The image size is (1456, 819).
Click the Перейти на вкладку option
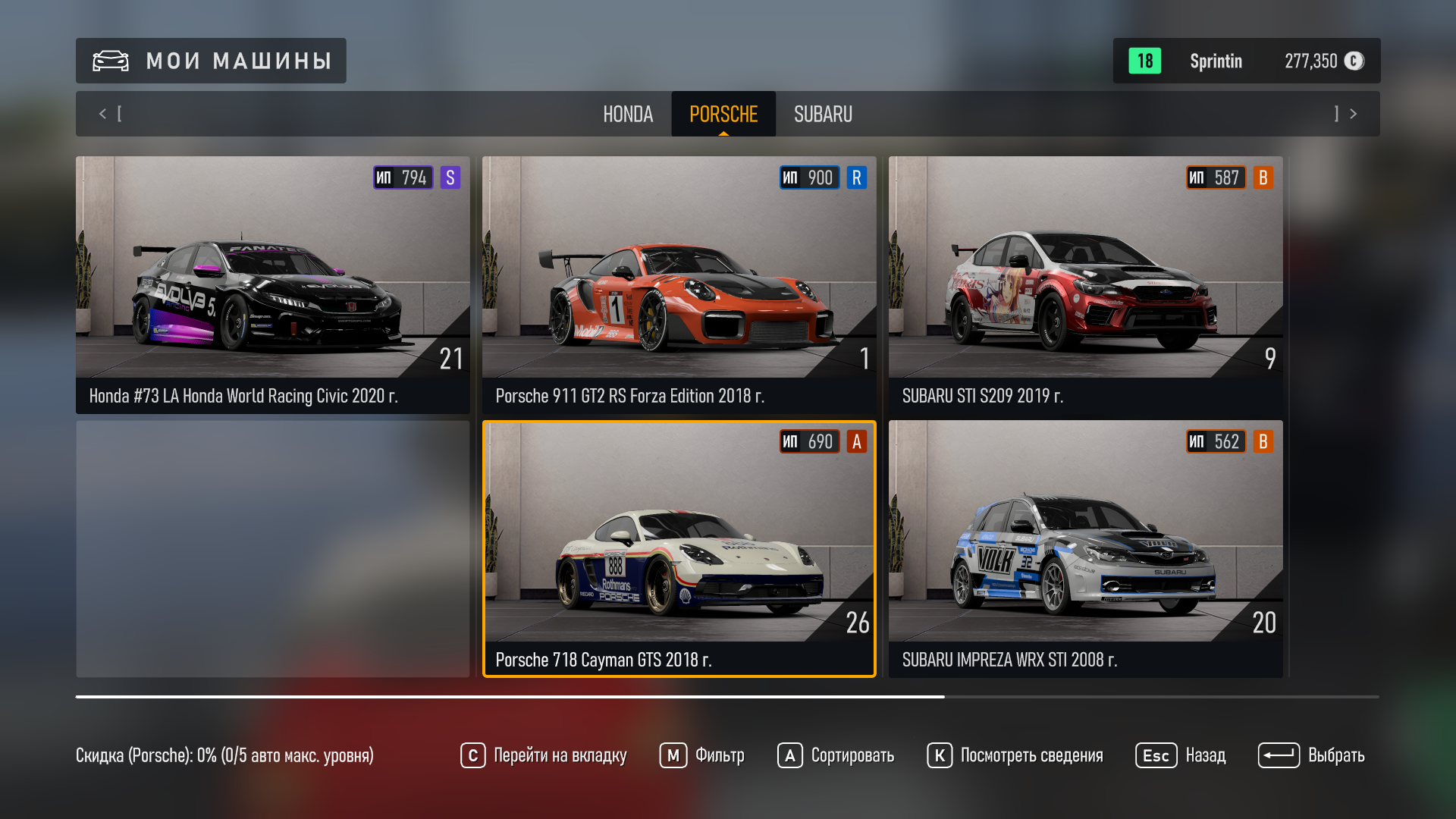pyautogui.click(x=544, y=755)
